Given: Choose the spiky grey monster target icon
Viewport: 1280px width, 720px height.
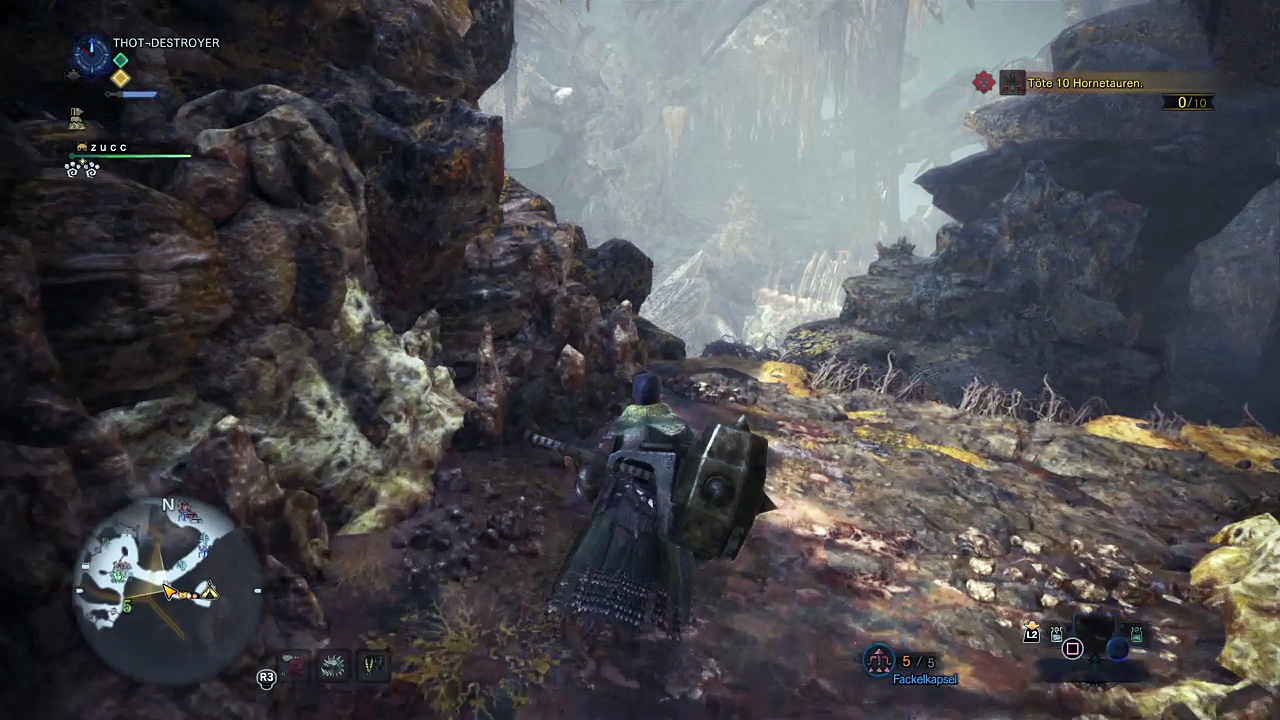Looking at the screenshot, I should point(334,664).
